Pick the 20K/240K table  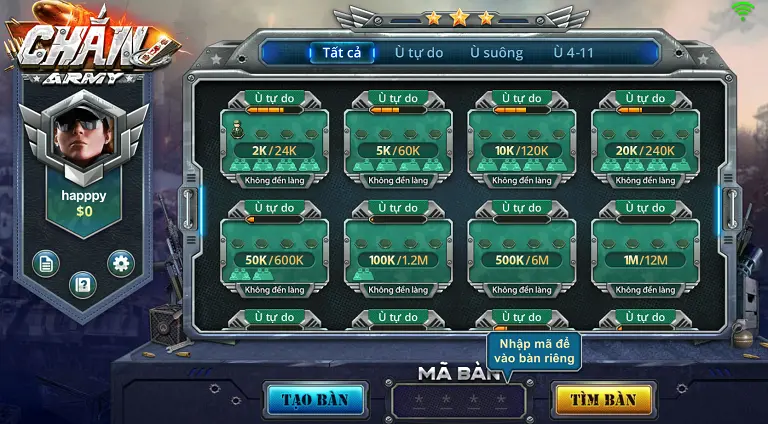645,145
